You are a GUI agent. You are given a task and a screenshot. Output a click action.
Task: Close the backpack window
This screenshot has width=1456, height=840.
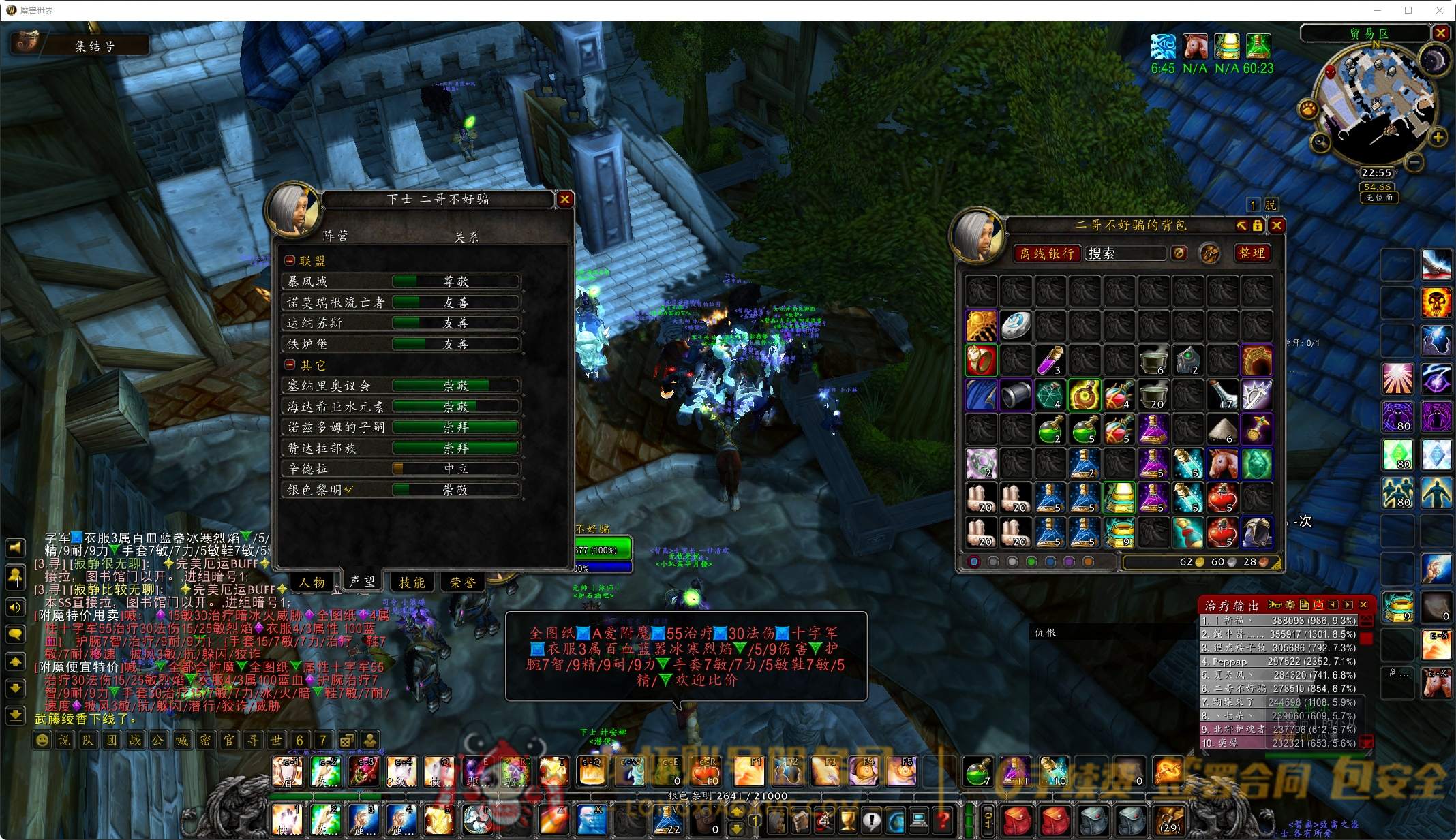point(1277,225)
